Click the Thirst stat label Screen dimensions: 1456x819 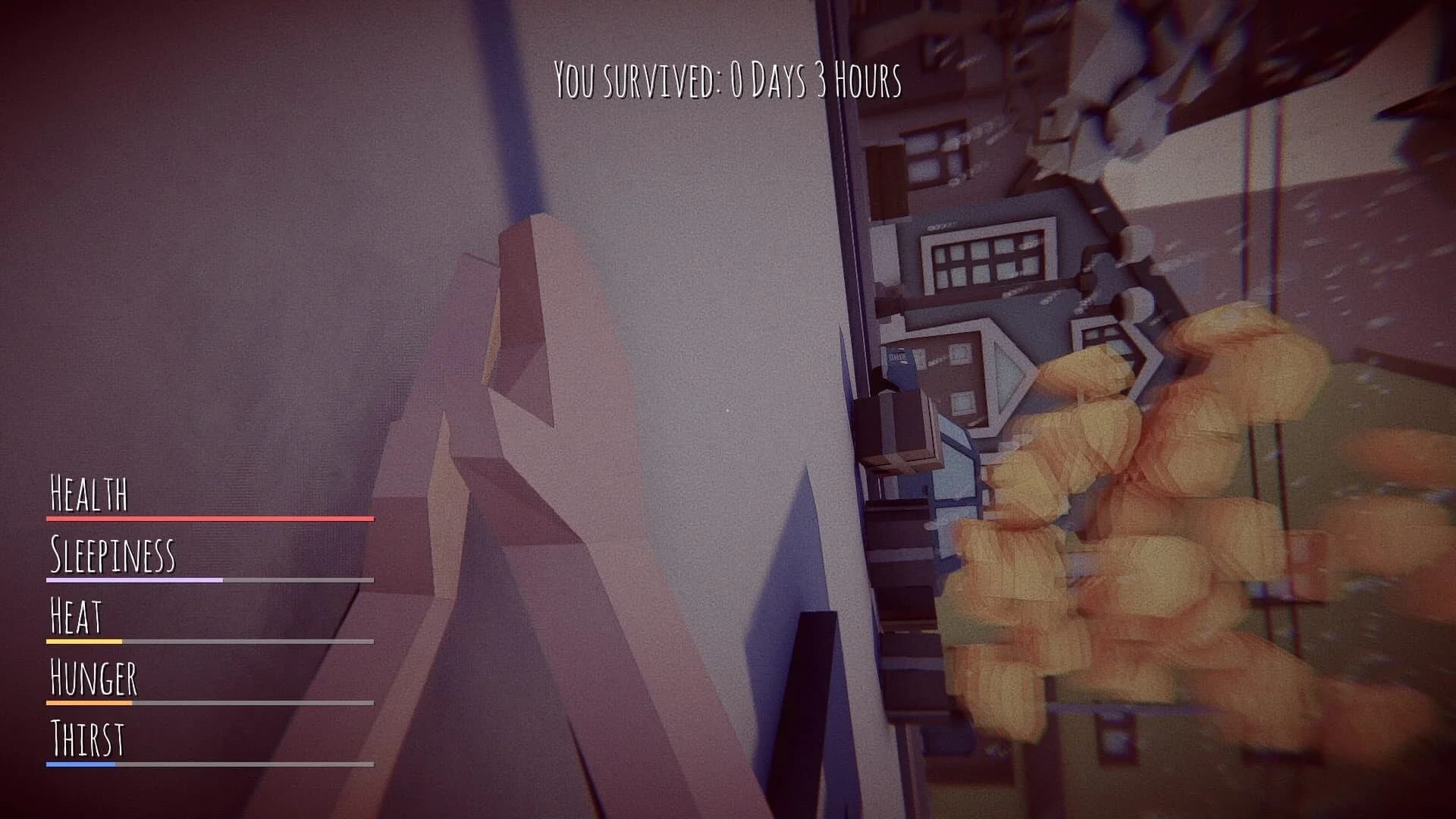[x=87, y=739]
